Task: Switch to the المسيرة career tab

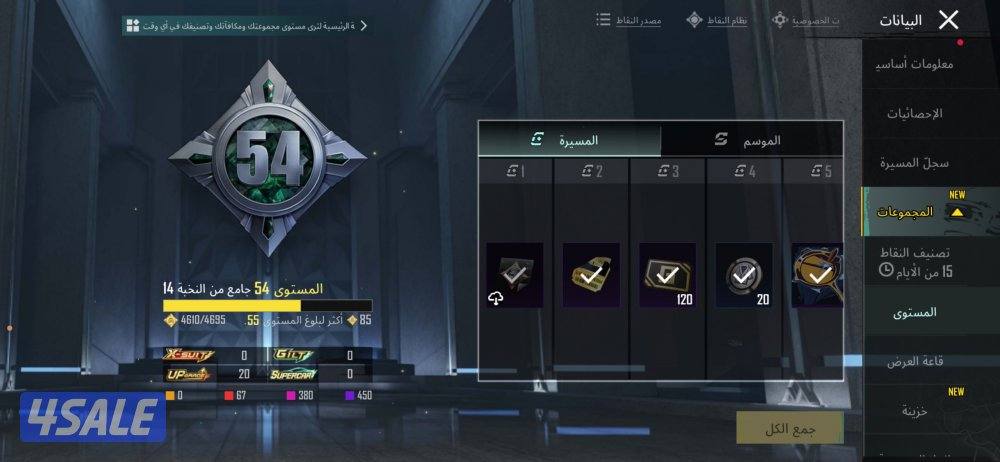Action: point(568,140)
